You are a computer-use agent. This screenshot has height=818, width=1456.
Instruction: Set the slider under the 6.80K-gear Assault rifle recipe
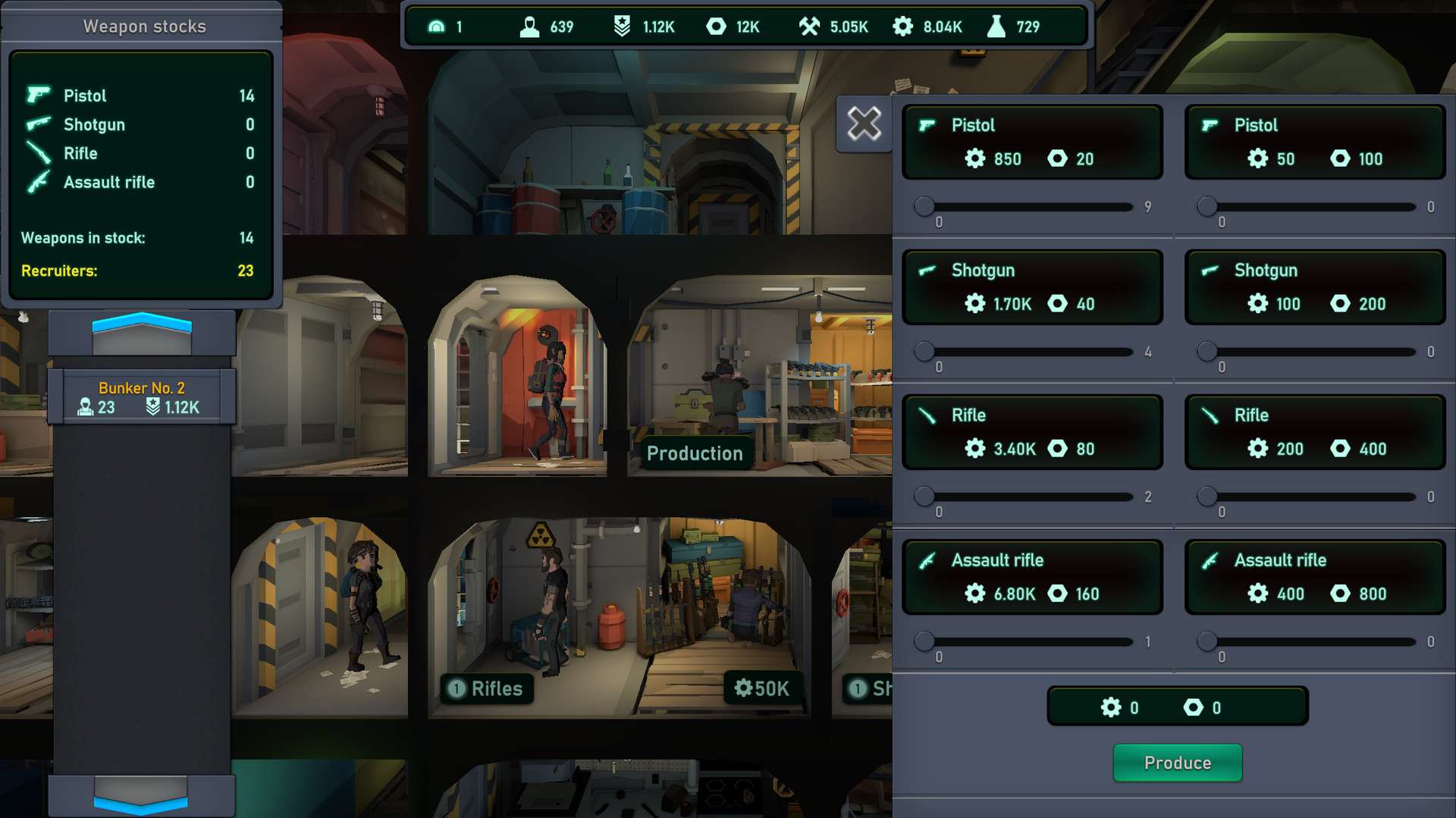(x=924, y=641)
